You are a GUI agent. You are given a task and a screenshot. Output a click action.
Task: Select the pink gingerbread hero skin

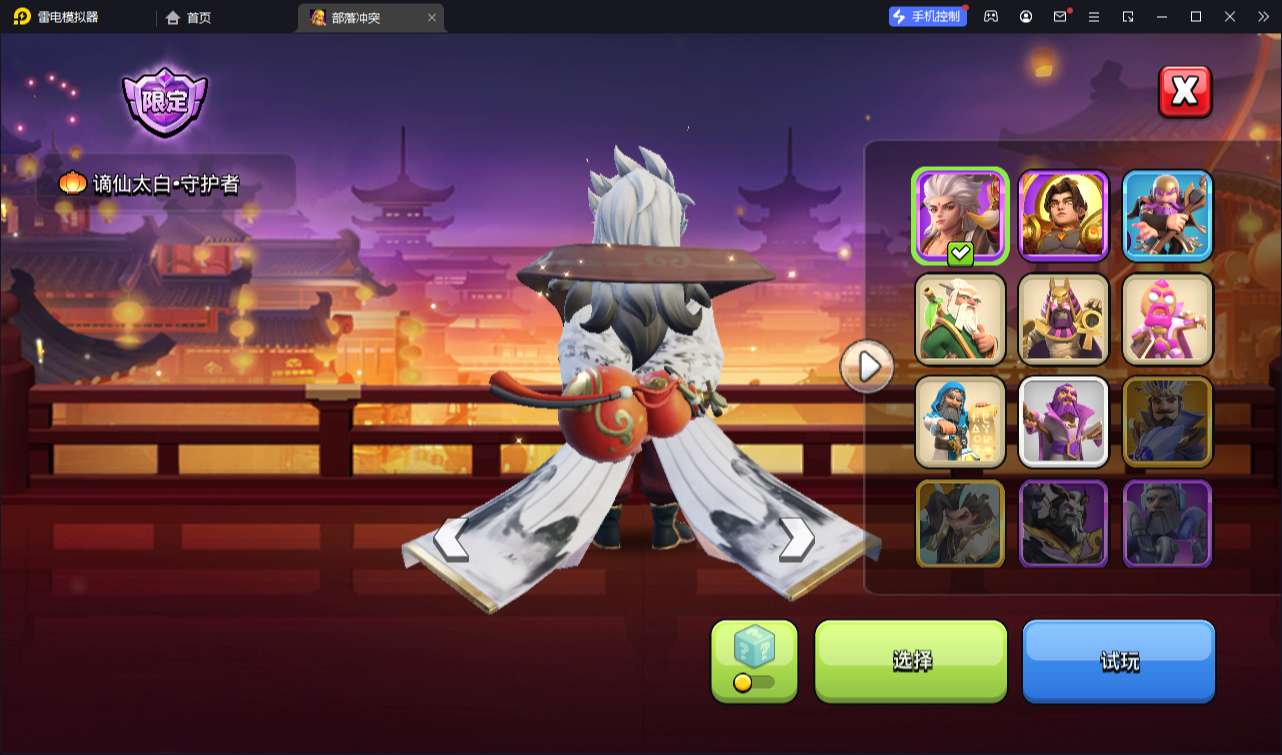click(x=1167, y=319)
